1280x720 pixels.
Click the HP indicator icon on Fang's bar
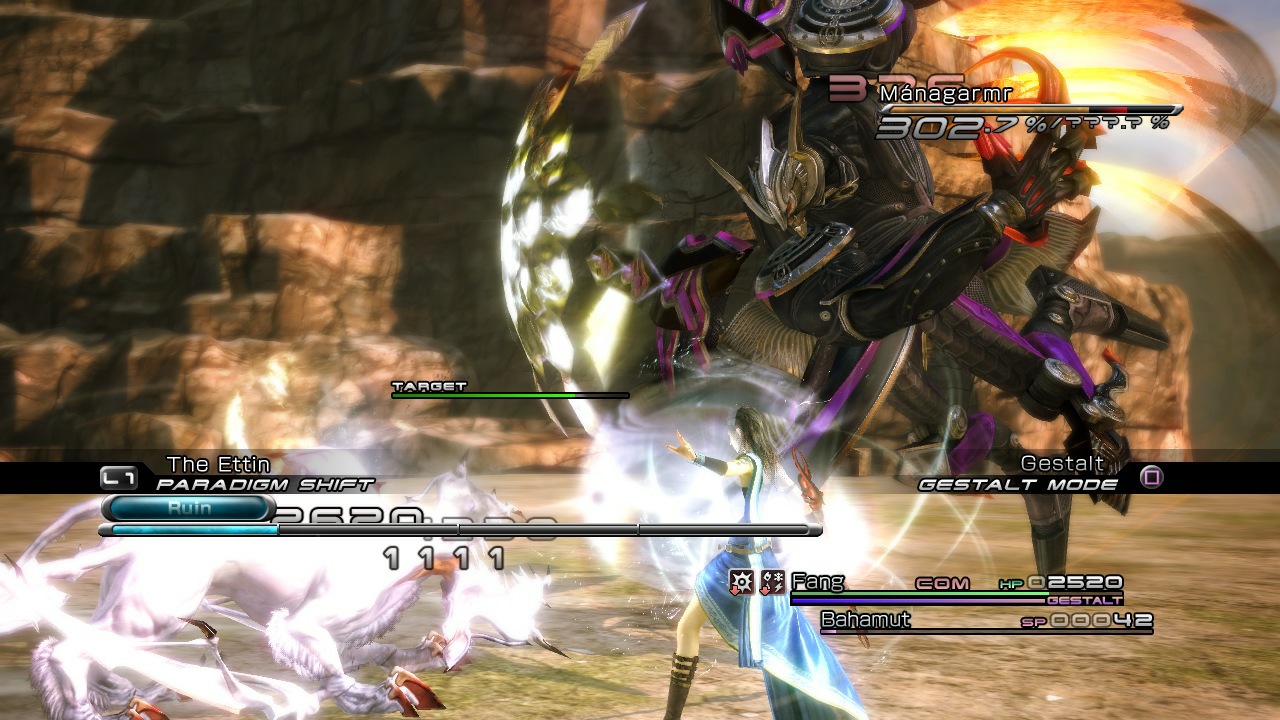tap(1009, 582)
